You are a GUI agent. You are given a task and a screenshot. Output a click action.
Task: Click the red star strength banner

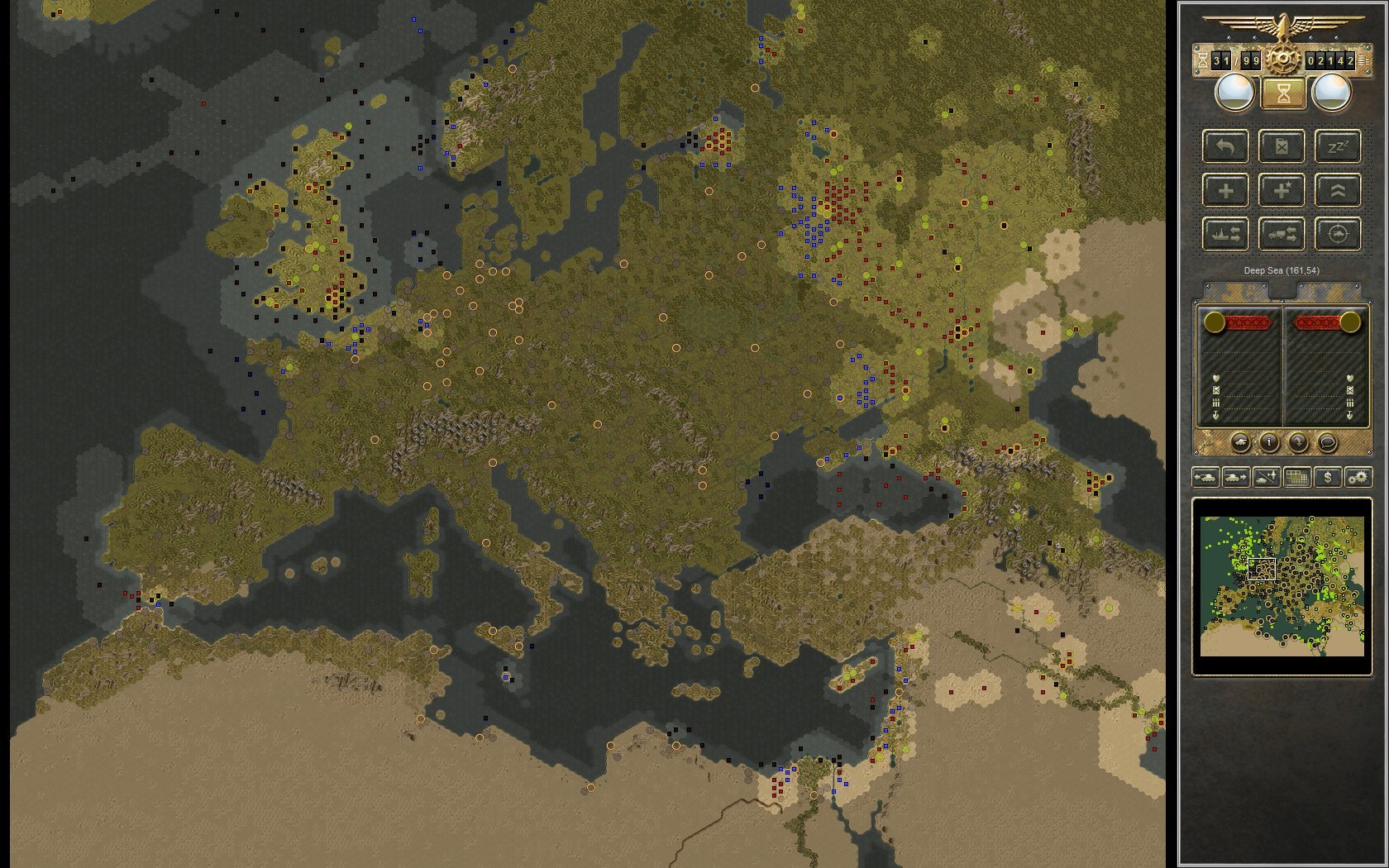click(1248, 323)
